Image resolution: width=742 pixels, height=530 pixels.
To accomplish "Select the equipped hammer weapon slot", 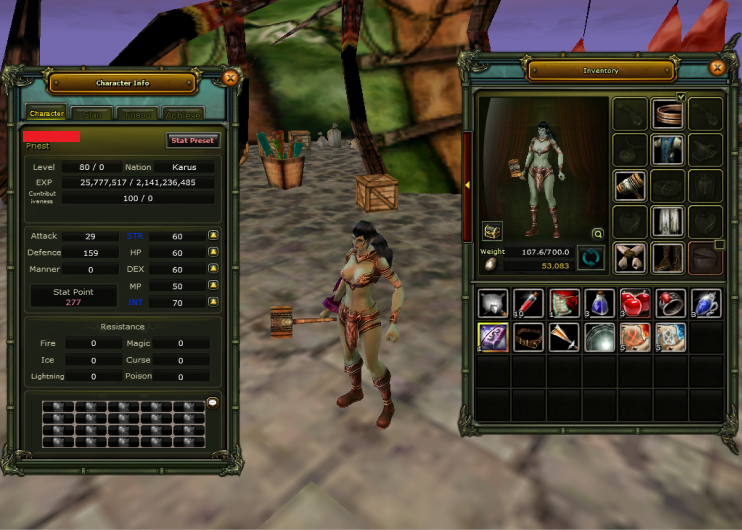I will point(629,186).
